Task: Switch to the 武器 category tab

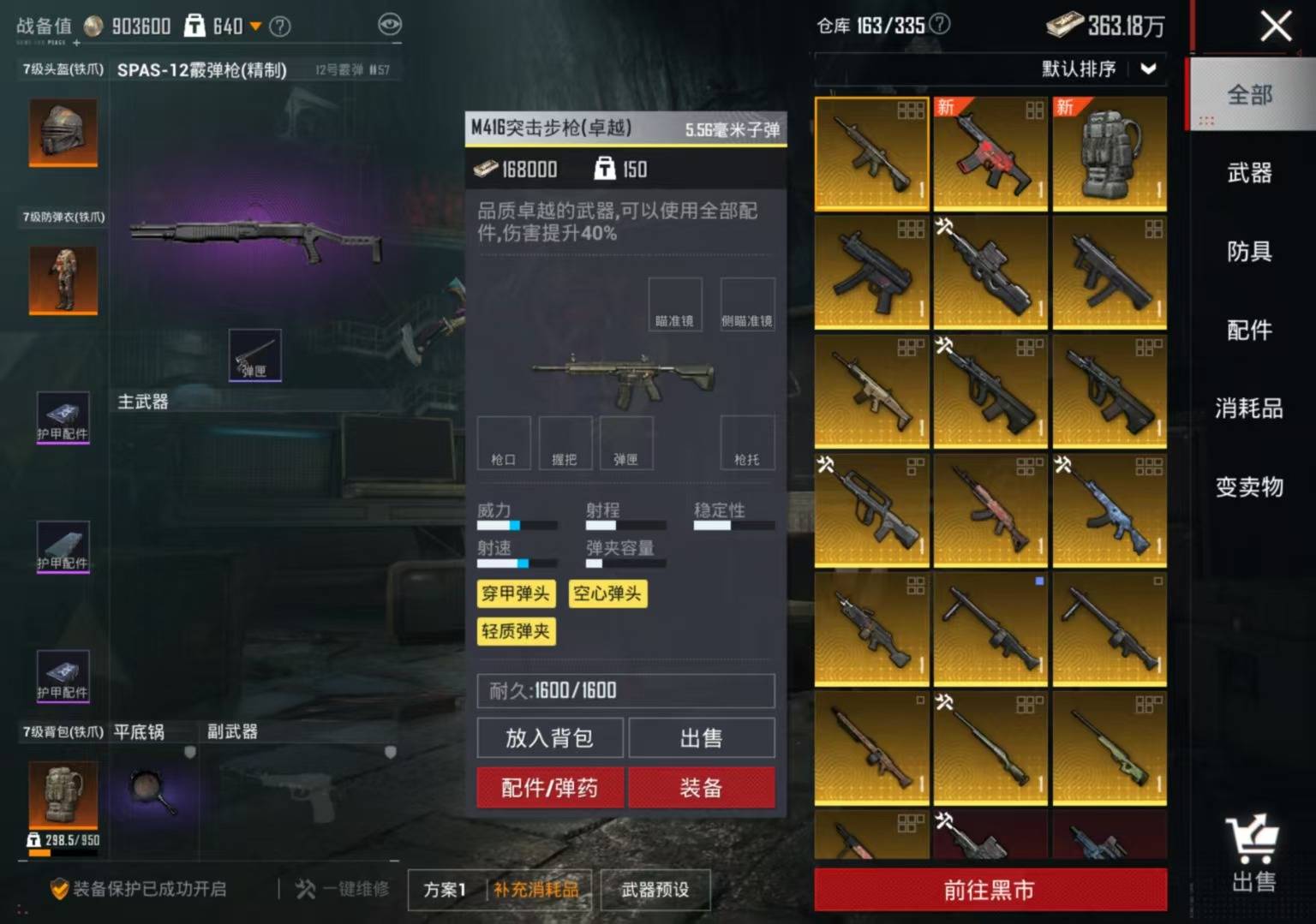Action: coord(1249,173)
